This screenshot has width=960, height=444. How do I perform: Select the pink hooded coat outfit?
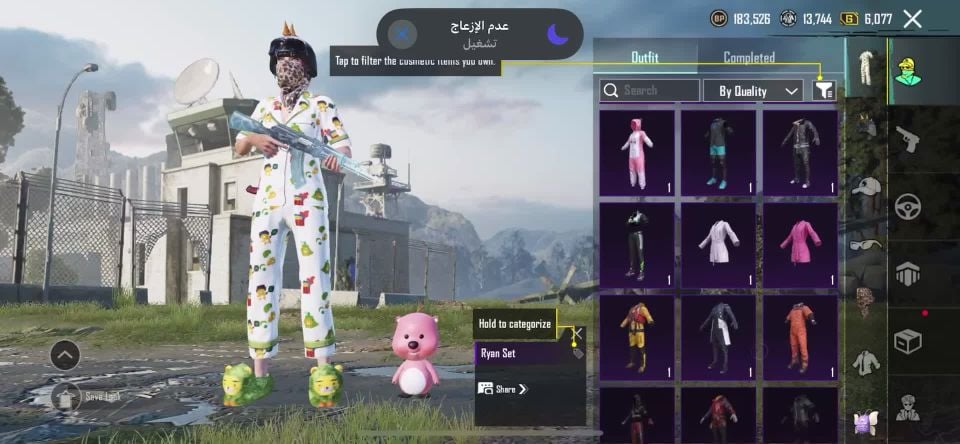click(800, 245)
